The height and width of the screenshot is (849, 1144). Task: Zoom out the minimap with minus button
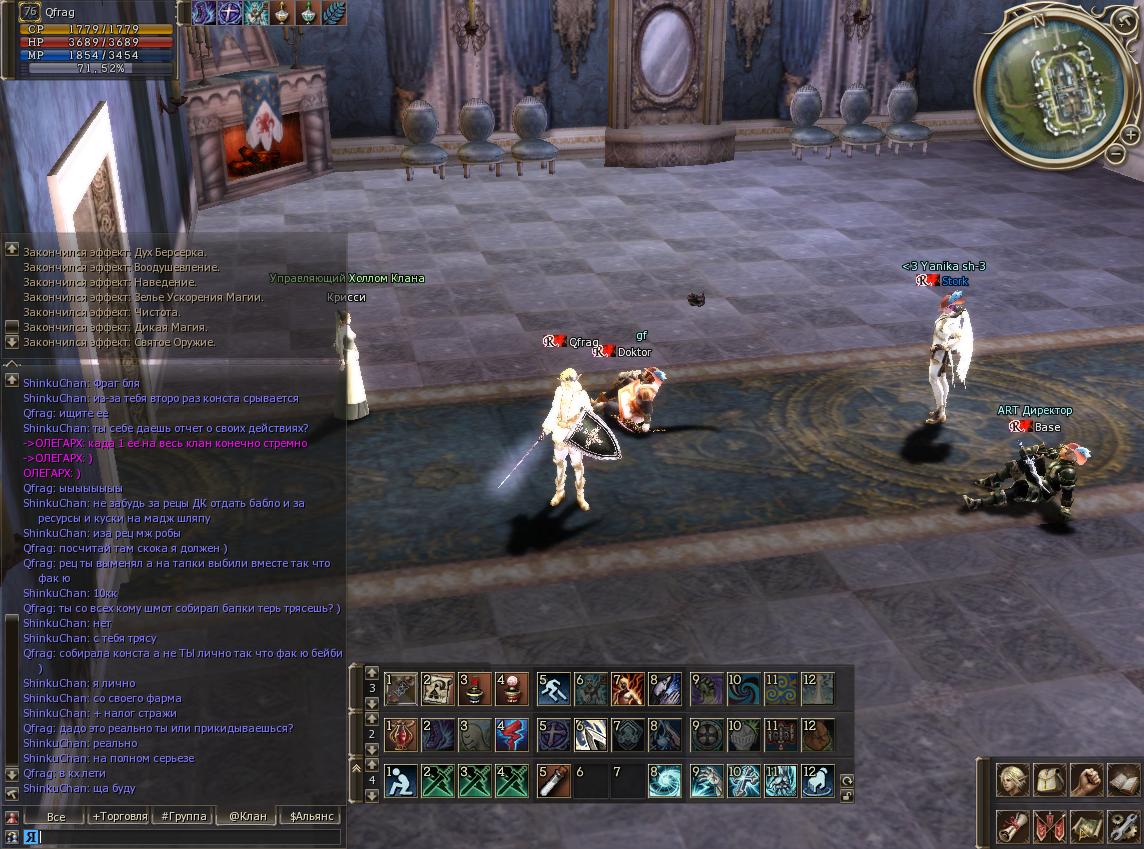1116,154
